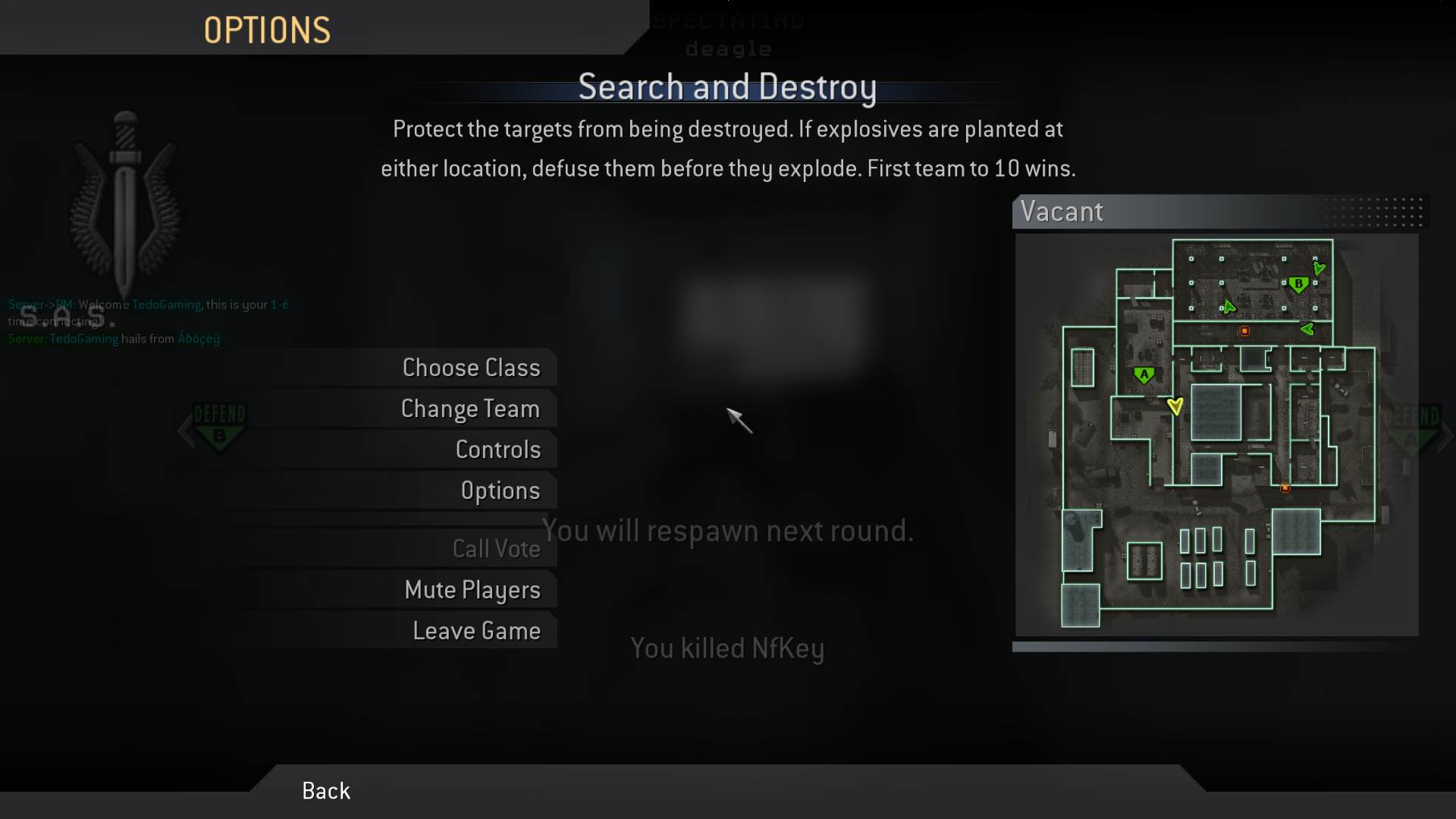Select the yellow player arrow on the minimap
The height and width of the screenshot is (819, 1456).
(1176, 406)
